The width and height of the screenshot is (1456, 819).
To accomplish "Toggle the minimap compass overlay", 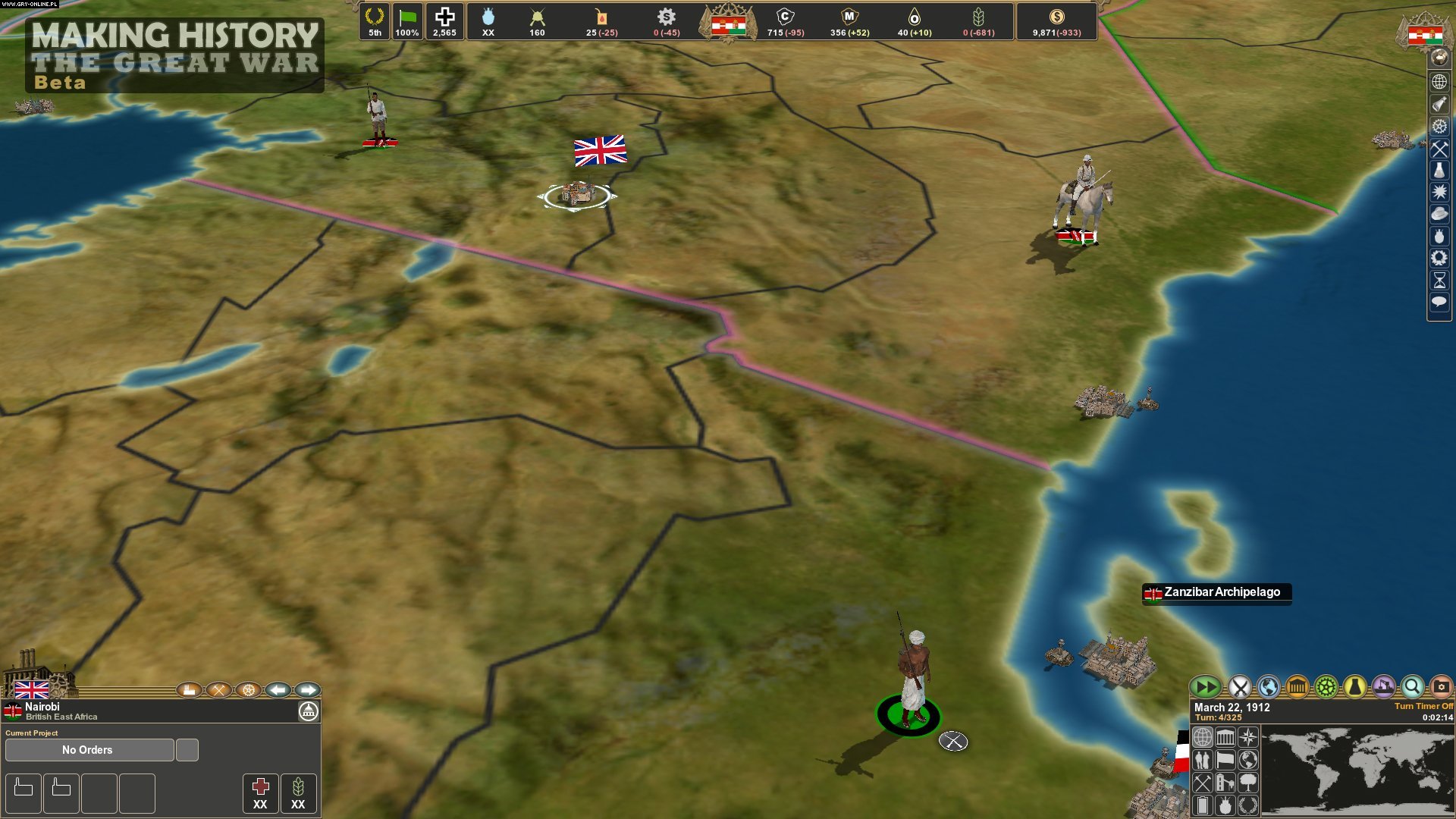I will pos(1248,737).
